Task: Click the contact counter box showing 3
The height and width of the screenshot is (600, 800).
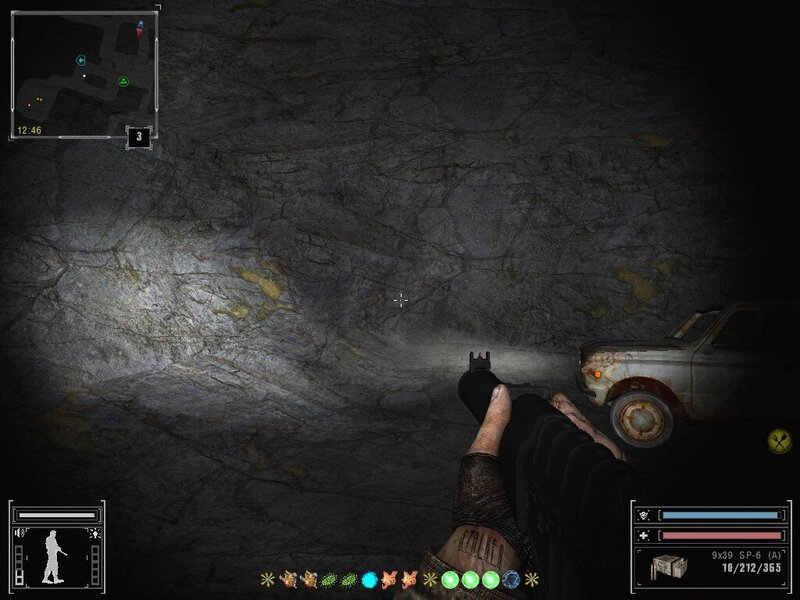Action: click(x=138, y=137)
